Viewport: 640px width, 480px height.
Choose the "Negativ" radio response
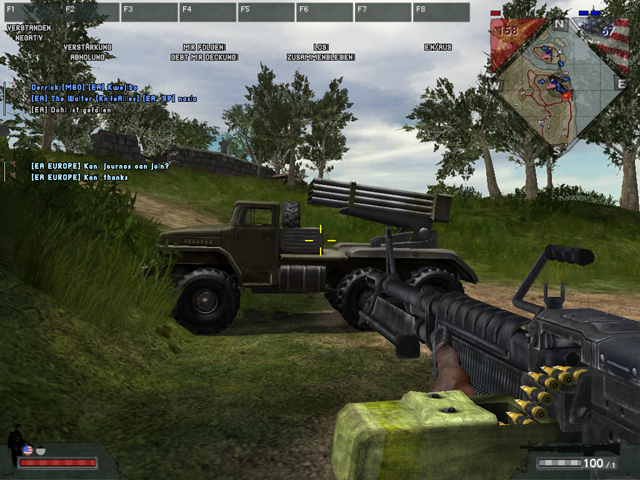tap(28, 37)
